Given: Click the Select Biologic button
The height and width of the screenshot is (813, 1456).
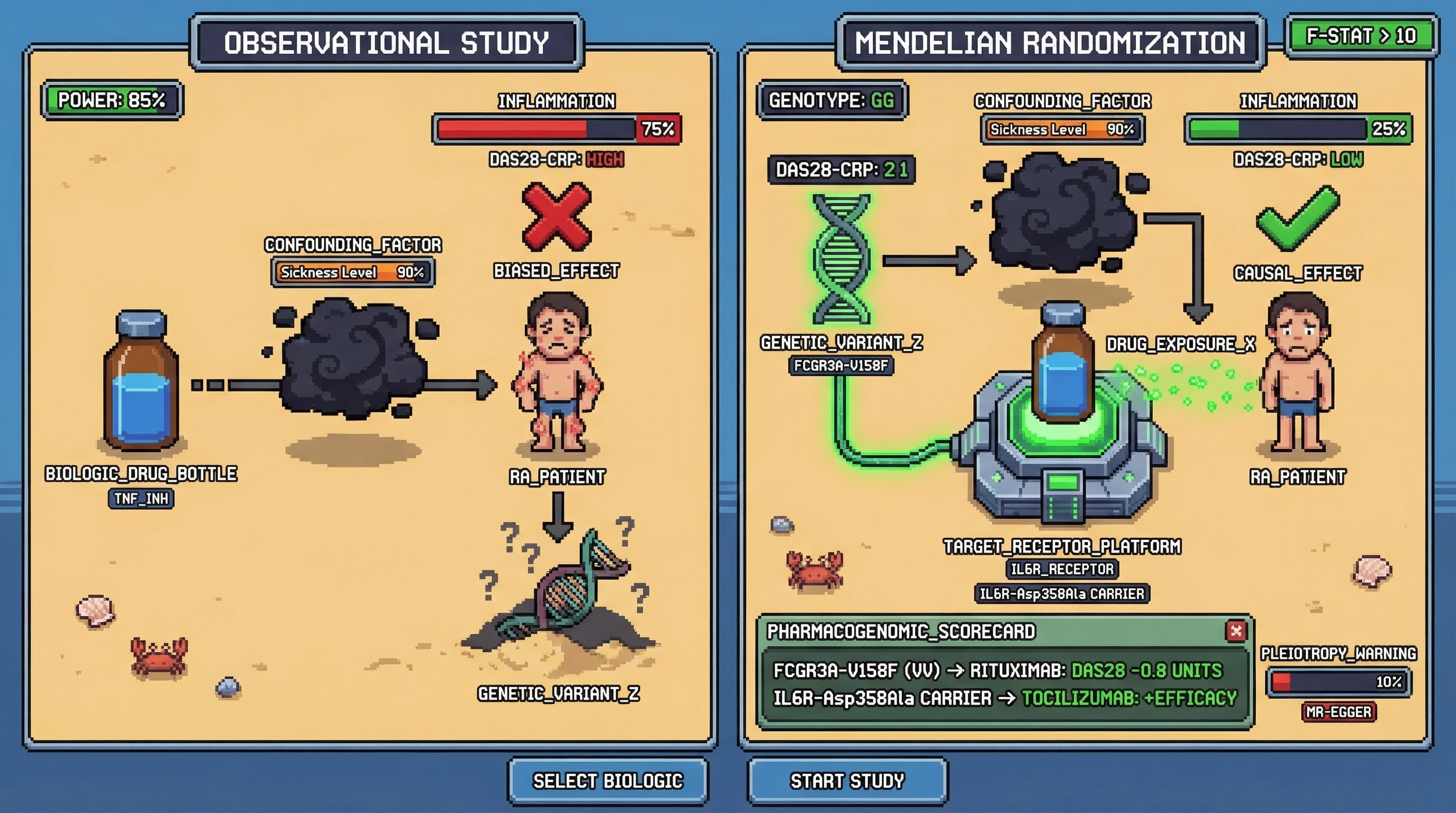Looking at the screenshot, I should [607, 781].
